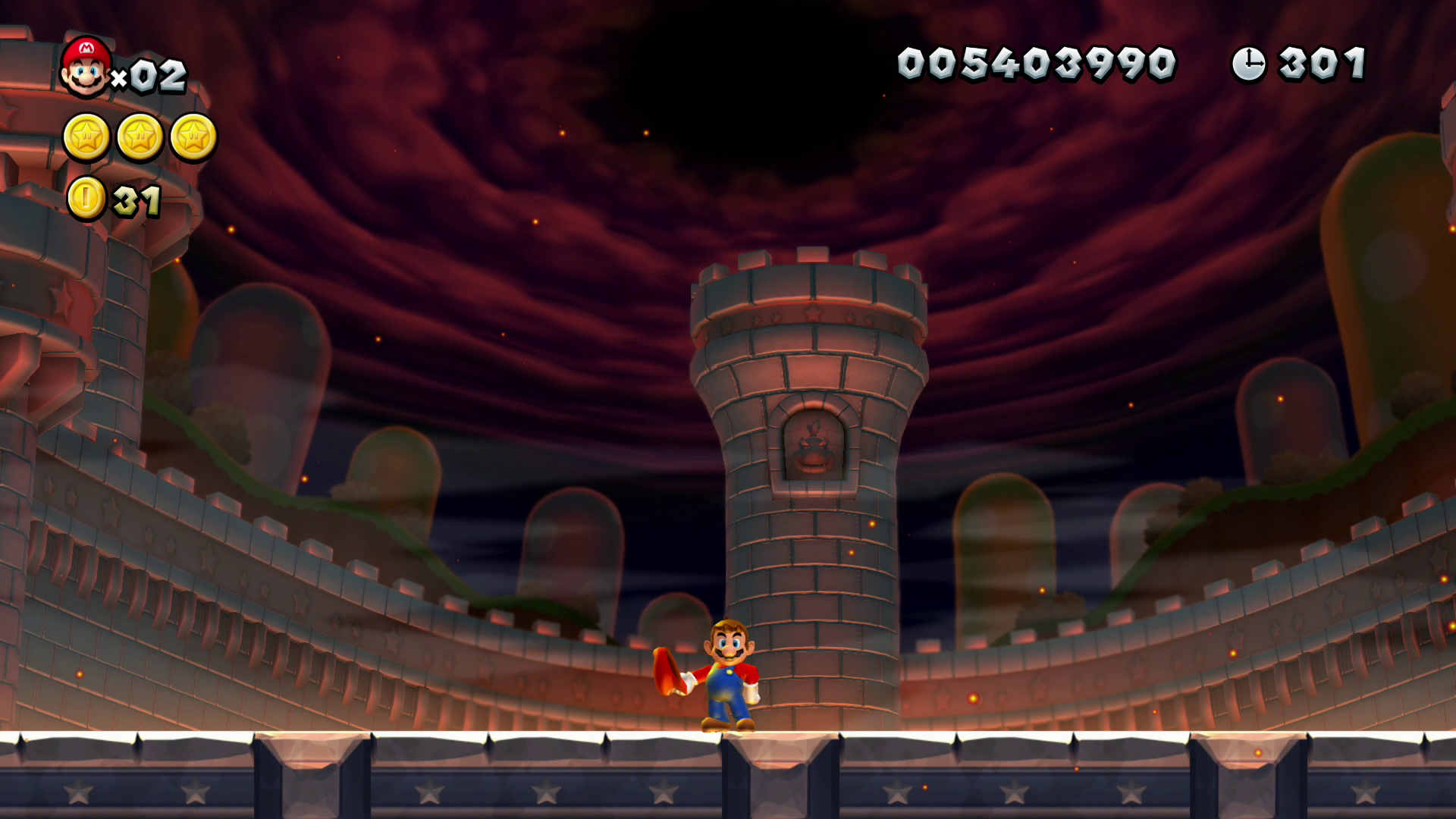This screenshot has width=1456, height=819.
Task: Click the clock icon beside the timer
Action: (1248, 64)
